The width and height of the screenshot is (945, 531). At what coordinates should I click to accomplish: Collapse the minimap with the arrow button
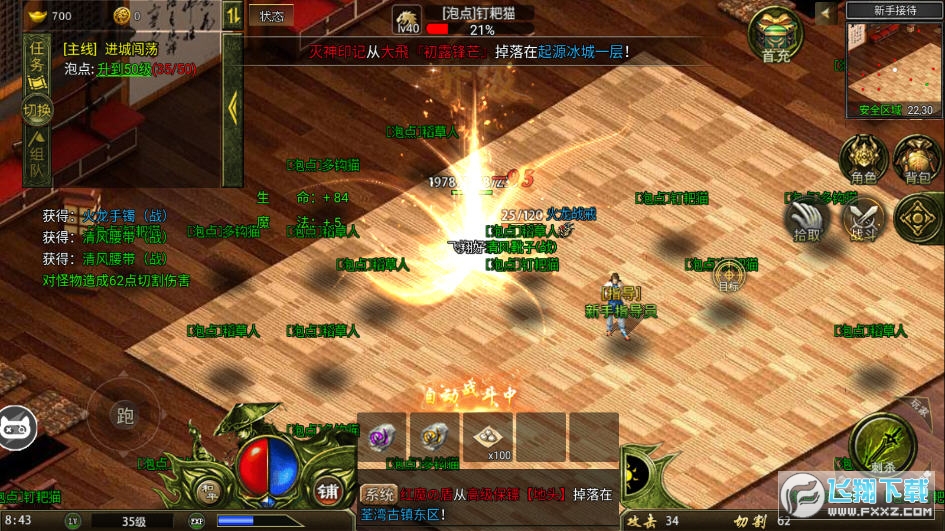(x=827, y=12)
